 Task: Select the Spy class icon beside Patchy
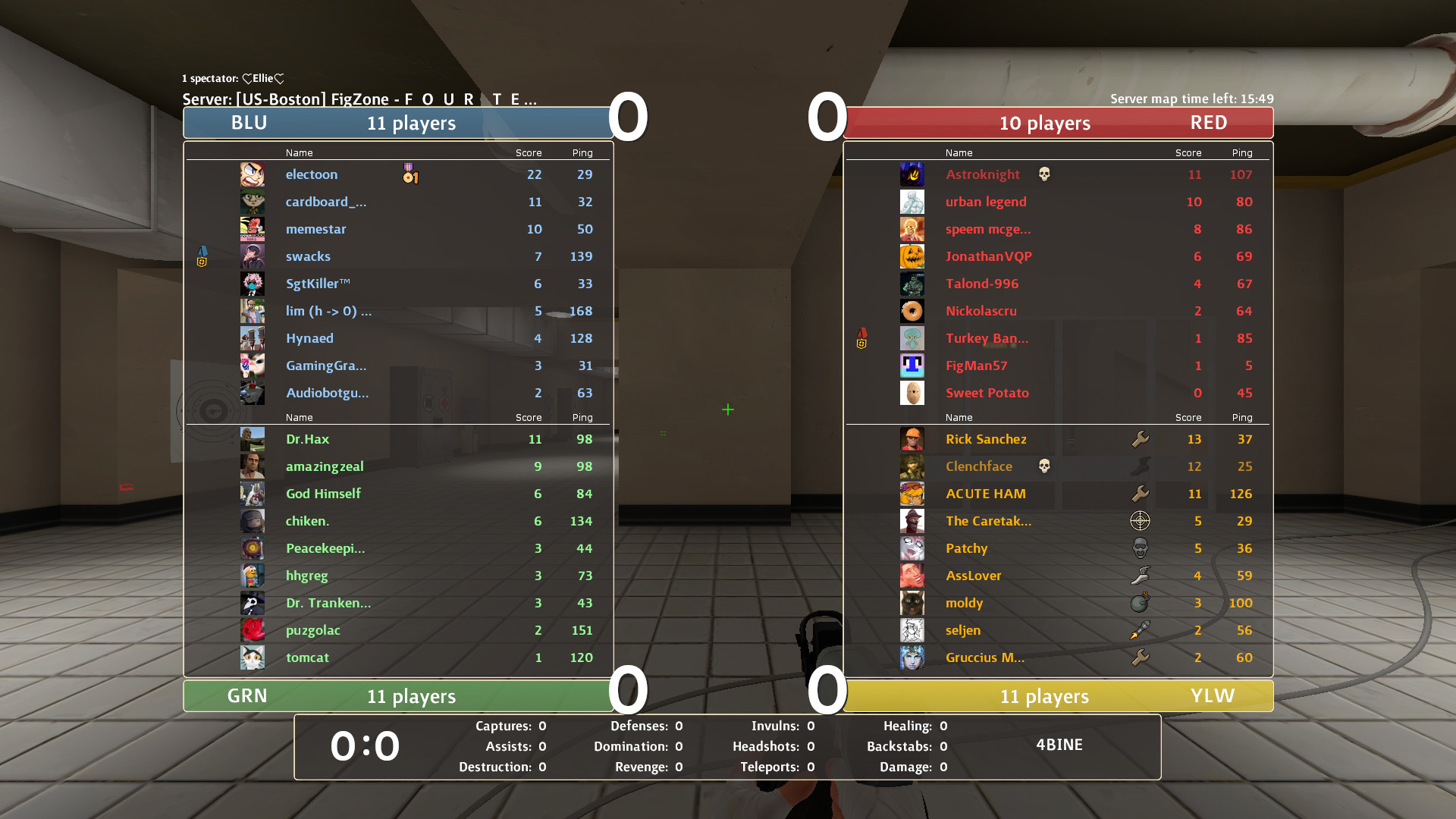click(1141, 548)
